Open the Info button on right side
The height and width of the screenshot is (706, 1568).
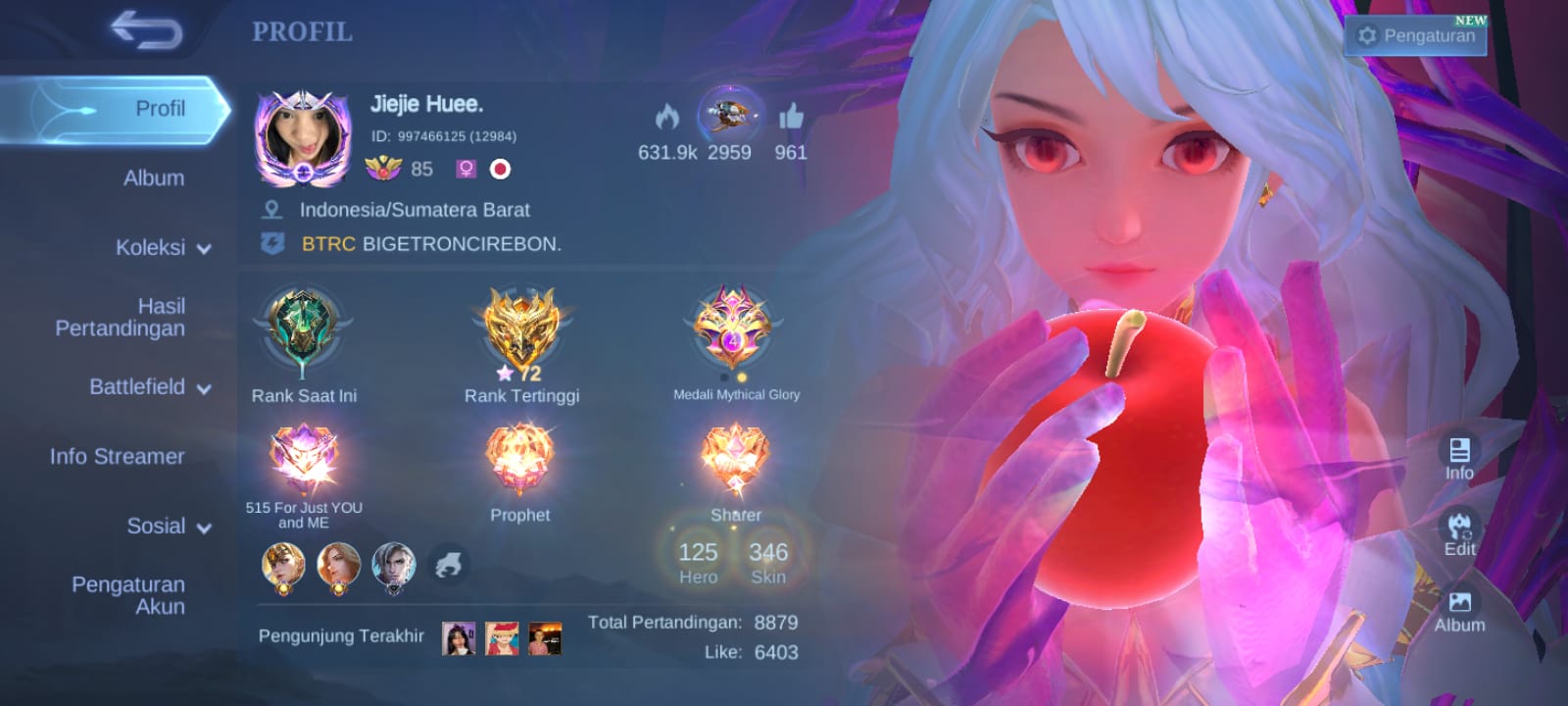coord(1459,458)
